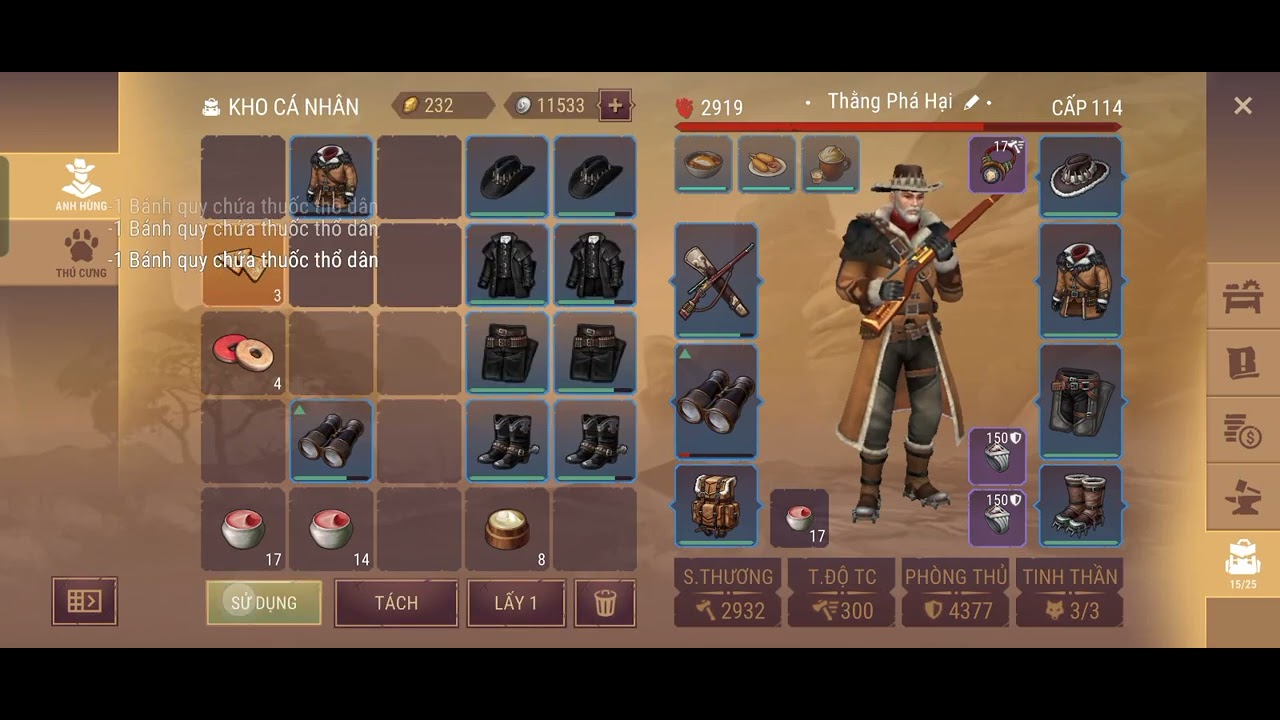Click the SỬ DỤNG button
1280x720 pixels.
pyautogui.click(x=264, y=603)
